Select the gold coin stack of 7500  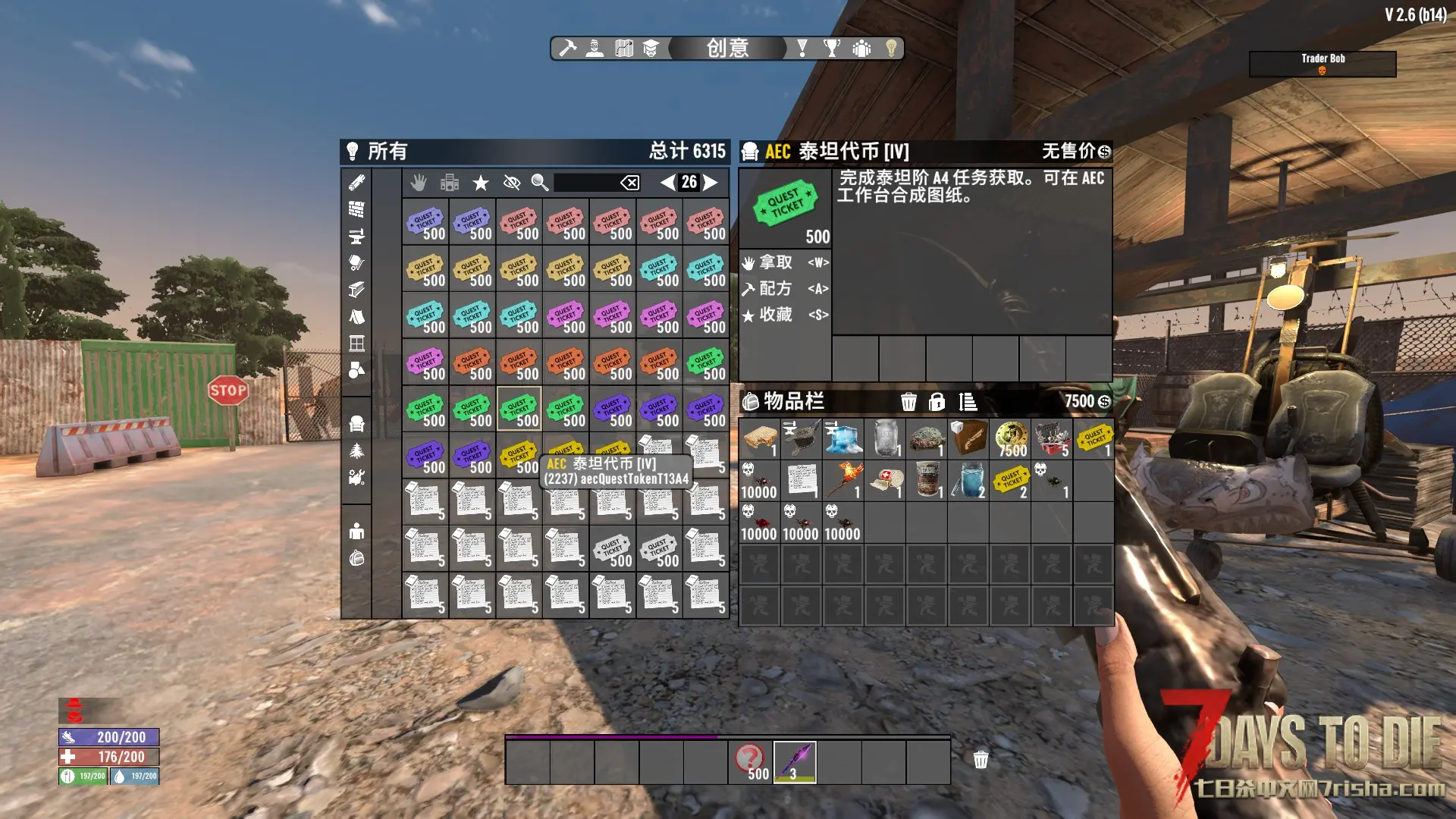pos(1011,439)
